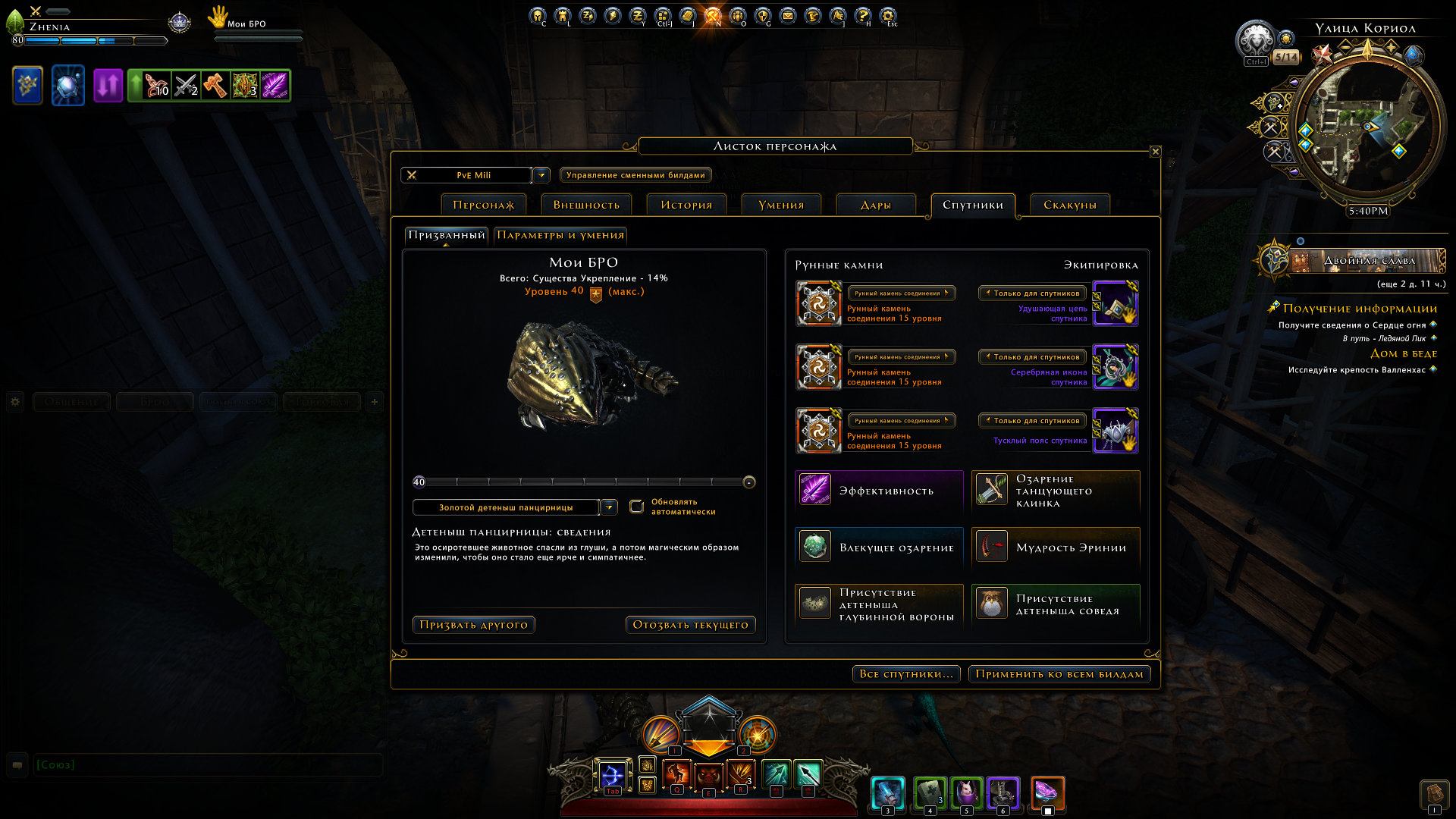Show the Умения tab
The height and width of the screenshot is (819, 1456).
click(x=781, y=205)
